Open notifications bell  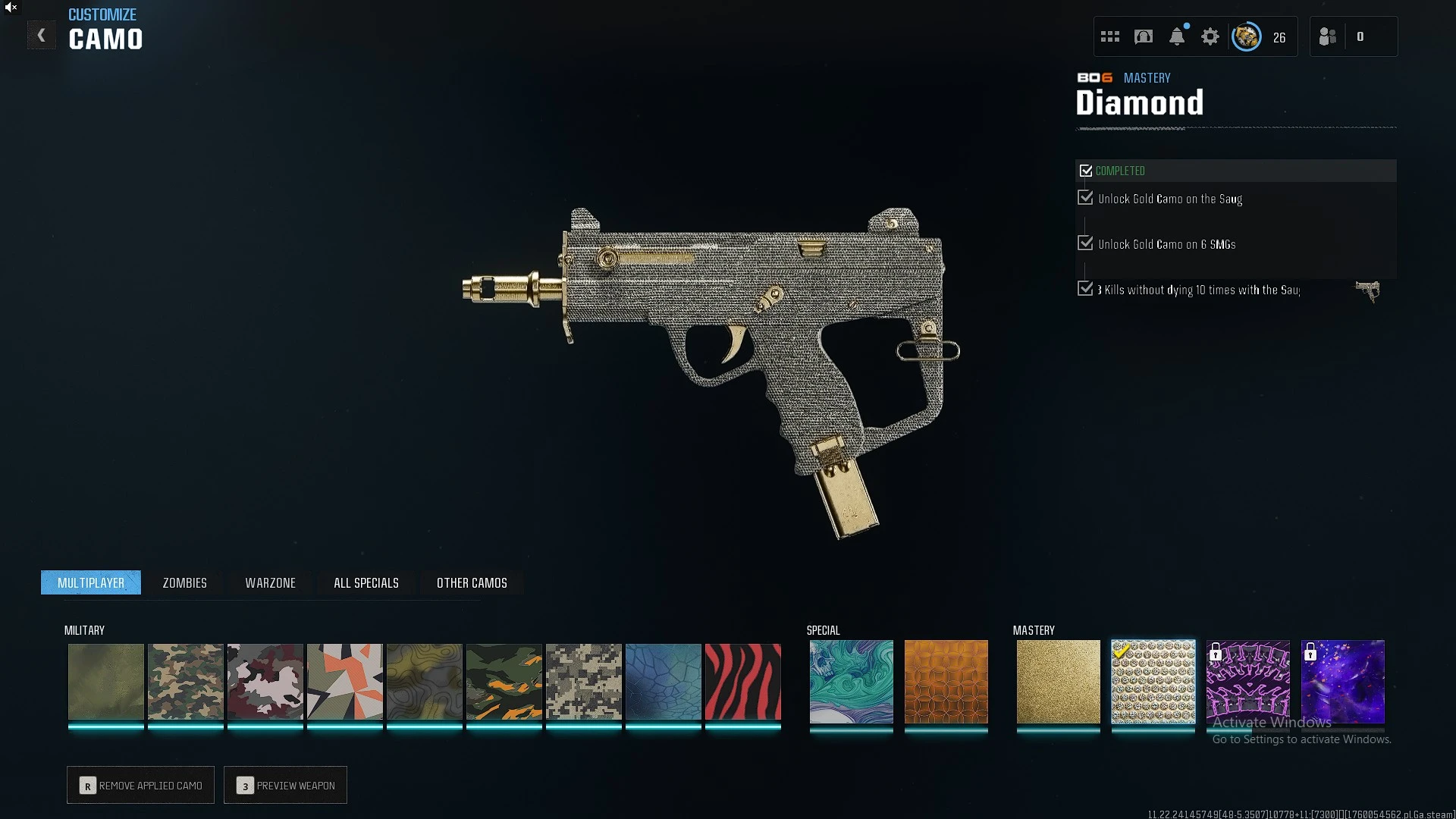(x=1177, y=36)
